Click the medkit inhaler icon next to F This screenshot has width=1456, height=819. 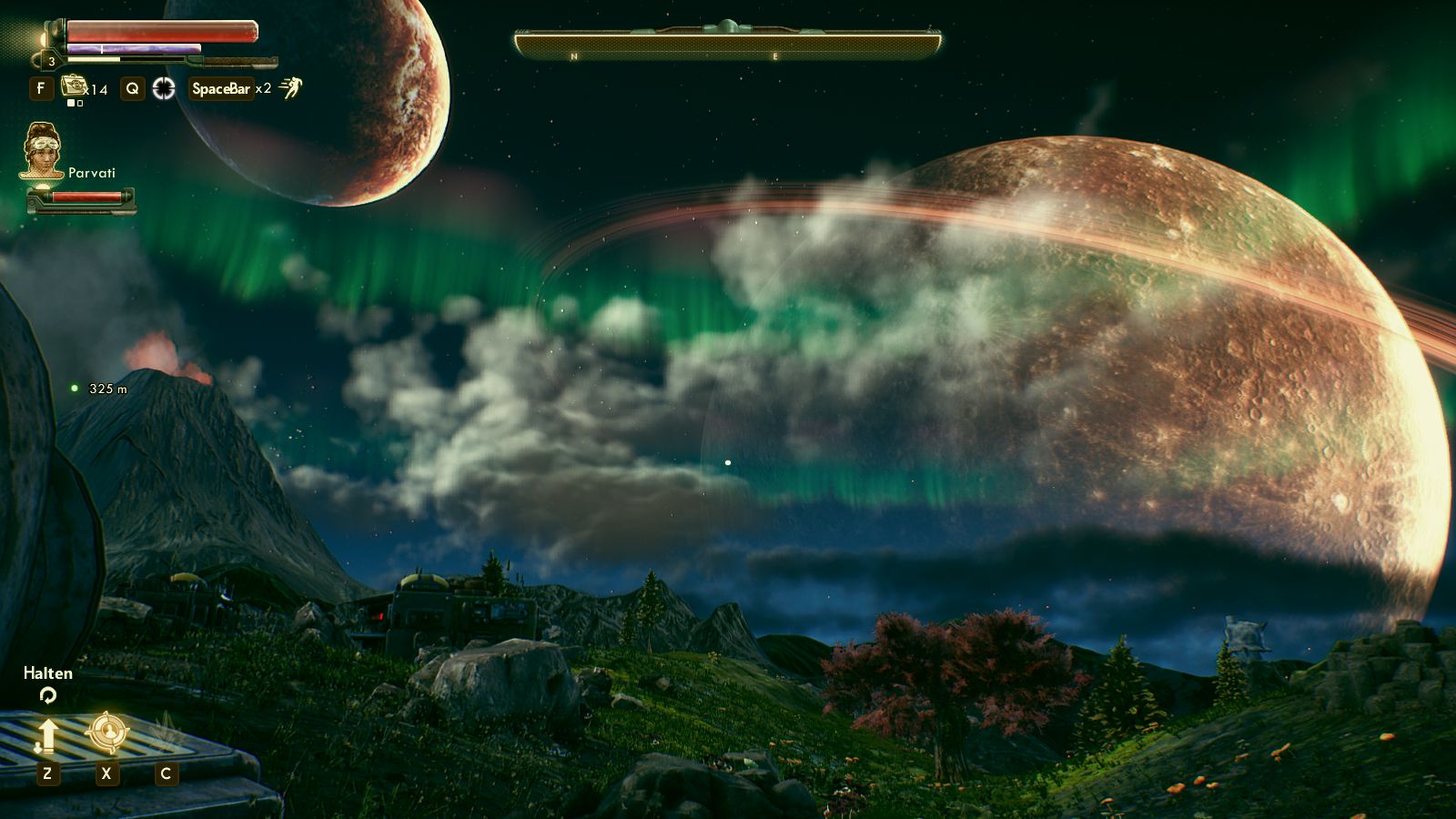74,86
